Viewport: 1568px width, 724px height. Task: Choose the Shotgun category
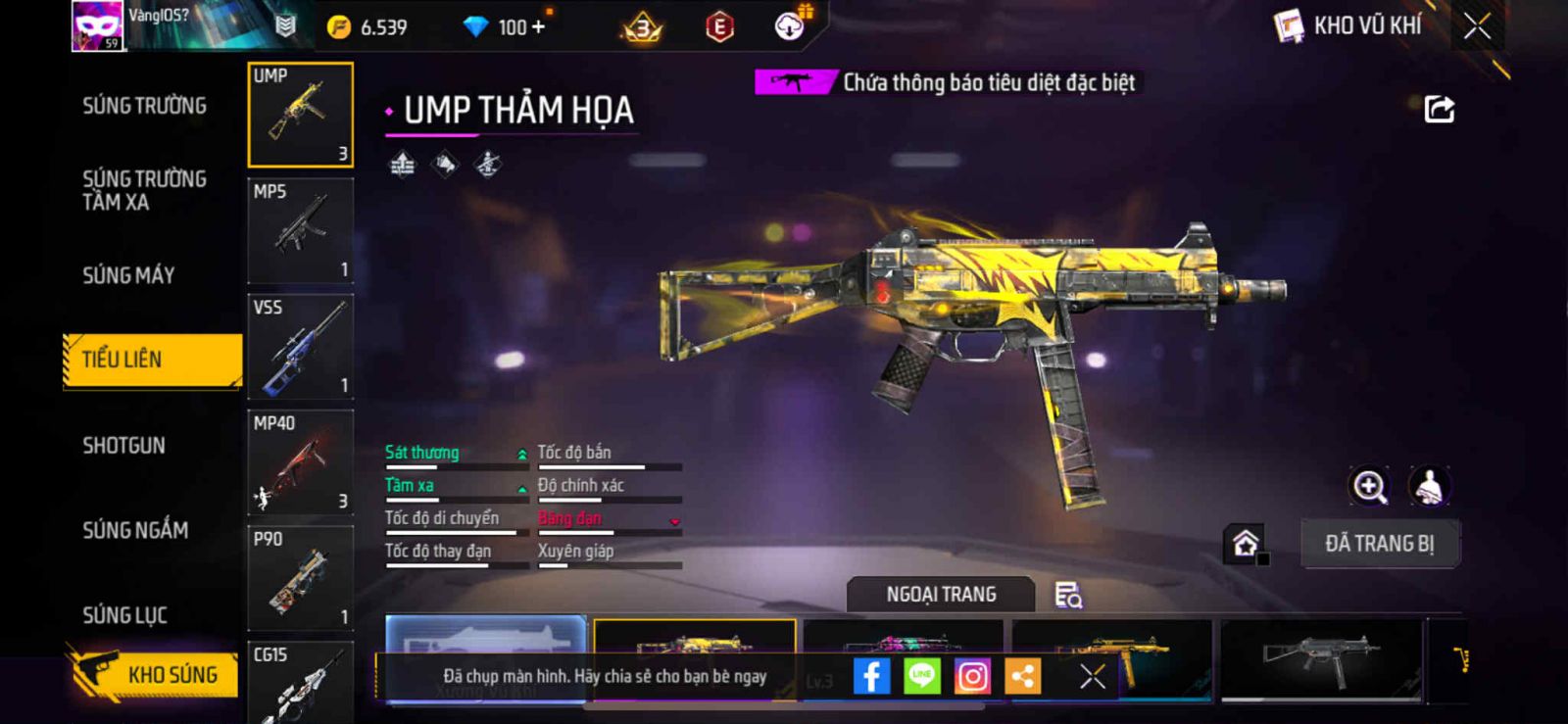[123, 446]
